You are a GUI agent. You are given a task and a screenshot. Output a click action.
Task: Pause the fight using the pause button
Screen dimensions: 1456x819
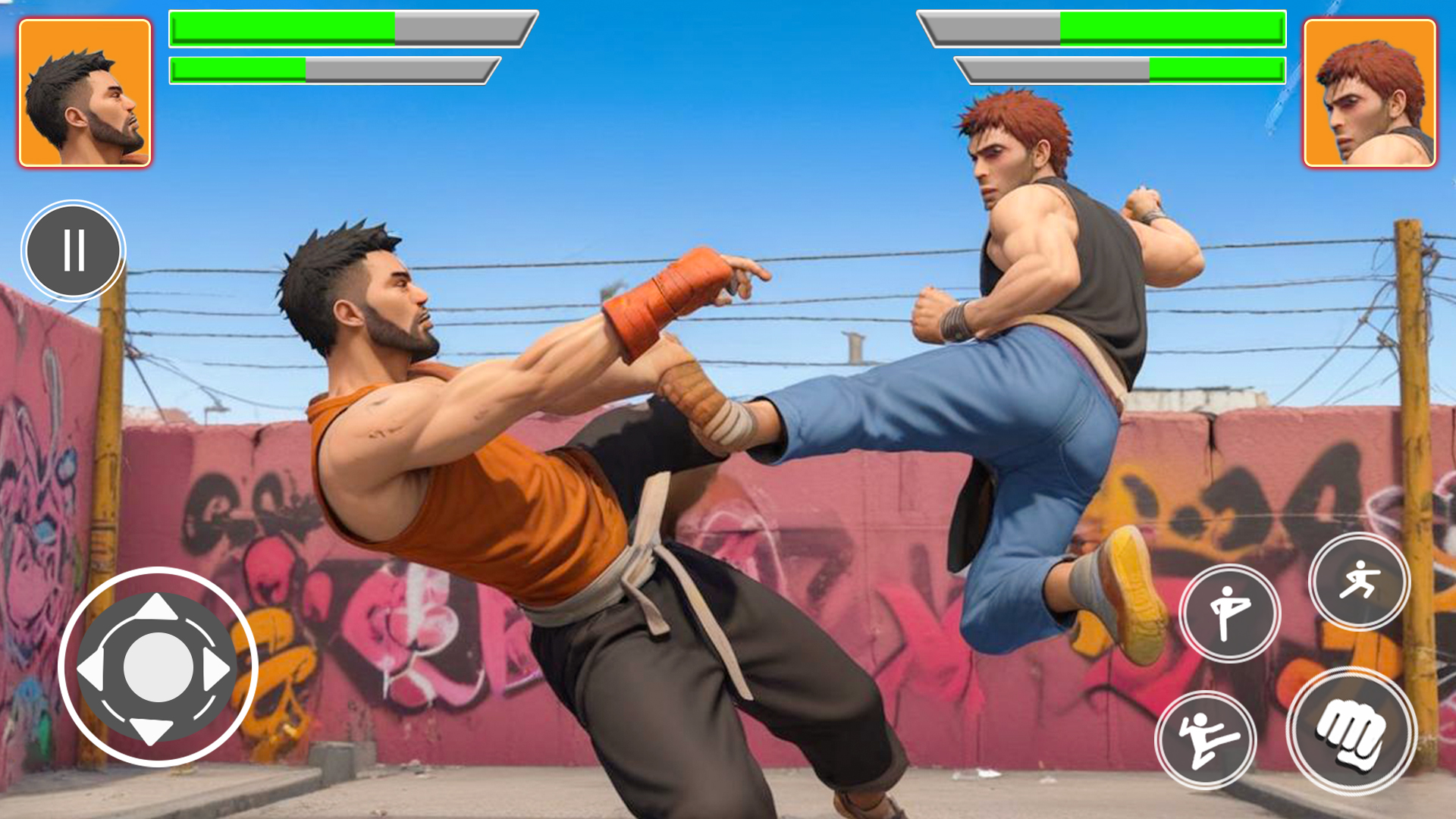74,250
